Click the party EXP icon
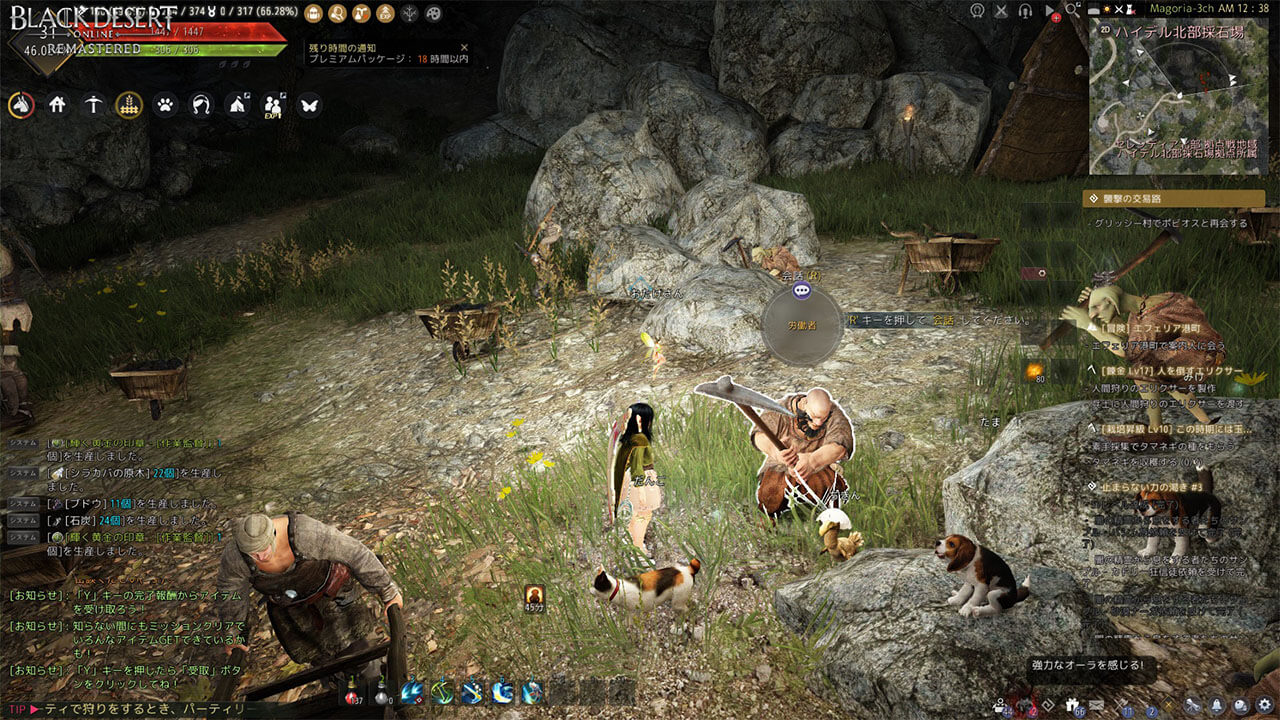The height and width of the screenshot is (720, 1280). [273, 104]
